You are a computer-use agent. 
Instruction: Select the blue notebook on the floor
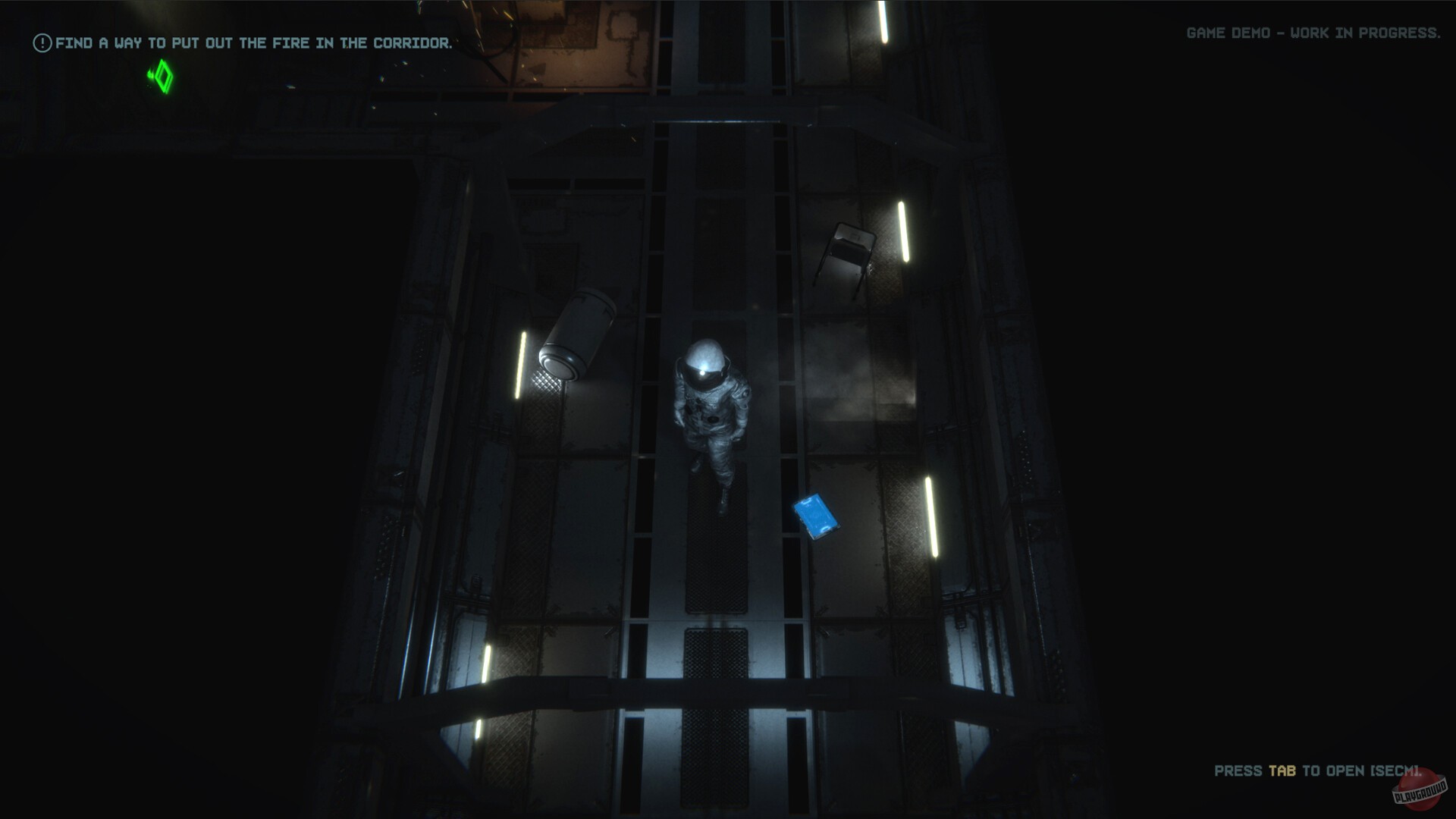tap(817, 516)
